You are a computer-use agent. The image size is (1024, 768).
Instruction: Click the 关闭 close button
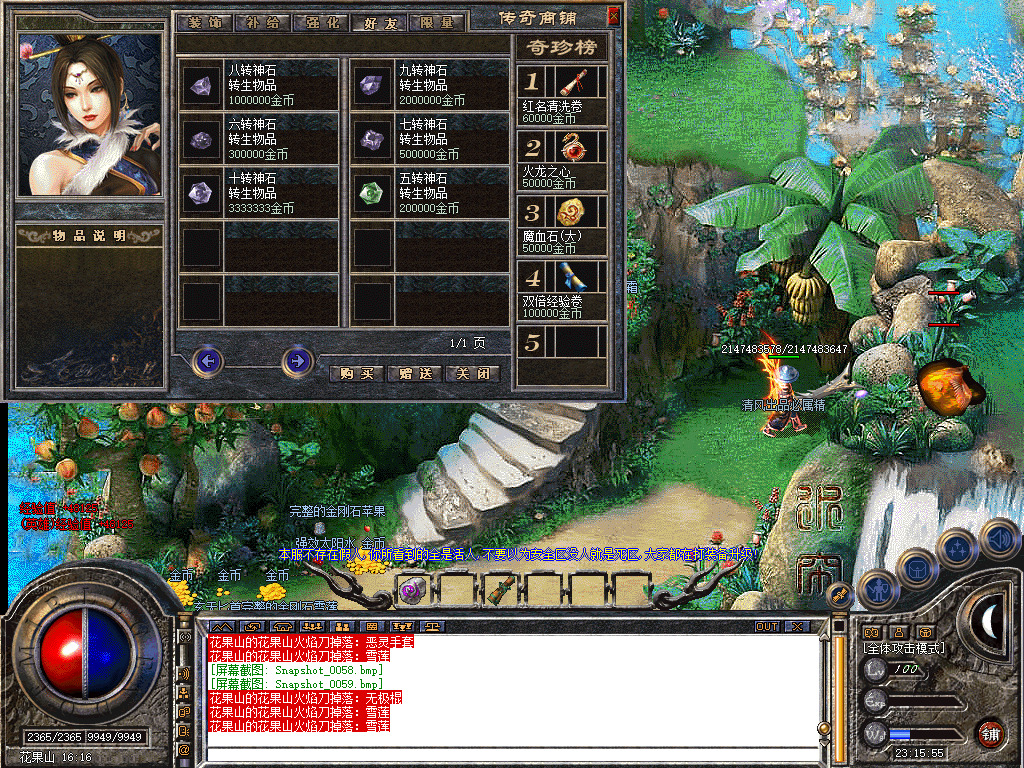click(x=472, y=374)
